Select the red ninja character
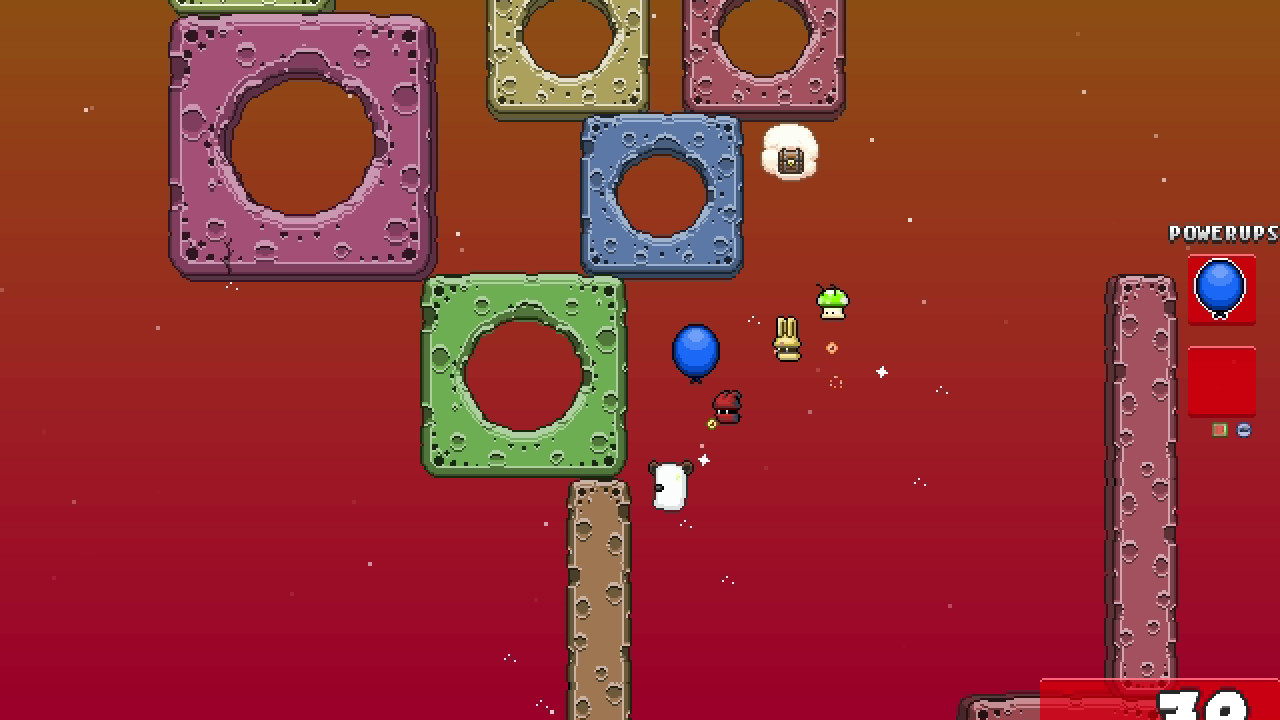The width and height of the screenshot is (1280, 720). pyautogui.click(x=726, y=406)
